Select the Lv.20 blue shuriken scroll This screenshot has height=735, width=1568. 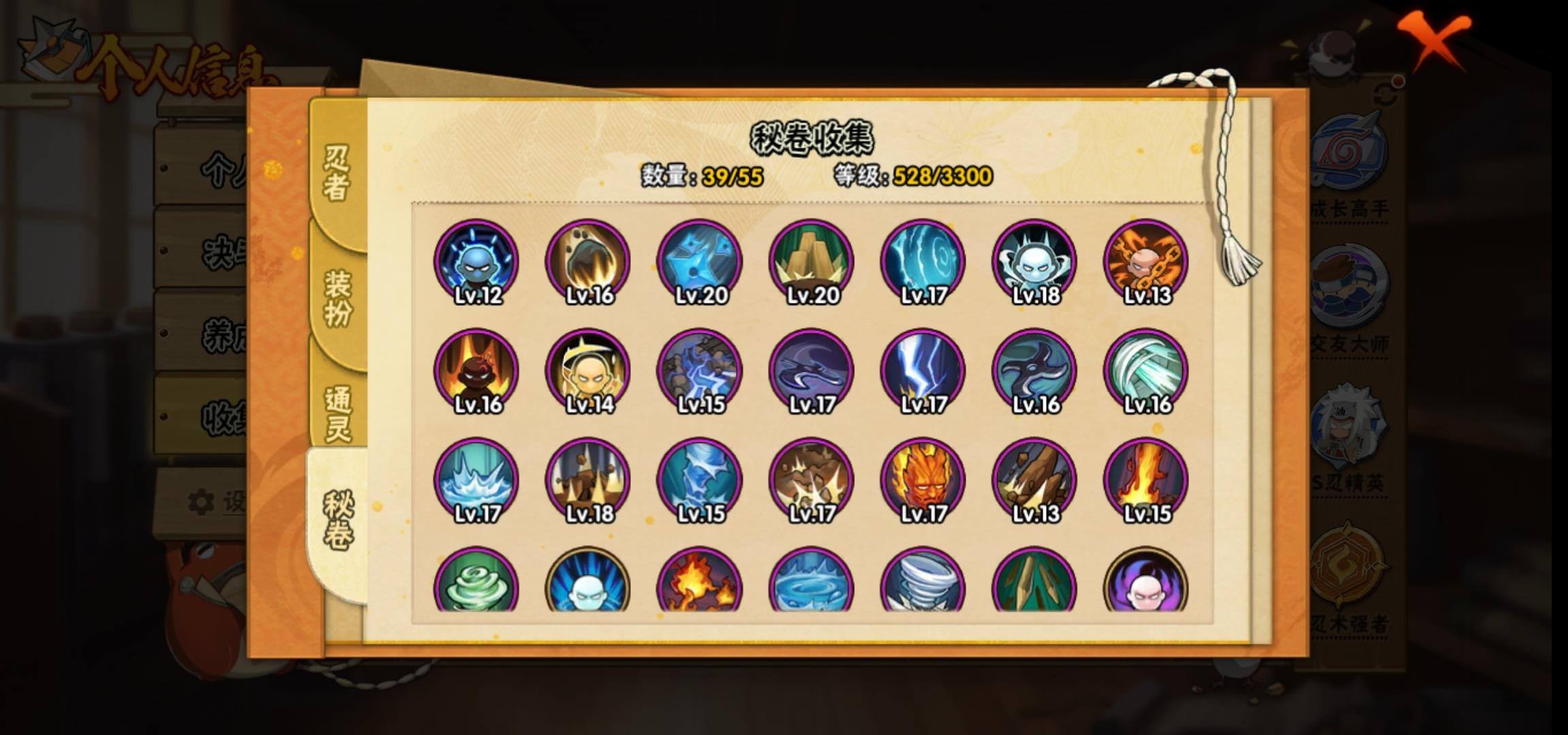click(700, 262)
